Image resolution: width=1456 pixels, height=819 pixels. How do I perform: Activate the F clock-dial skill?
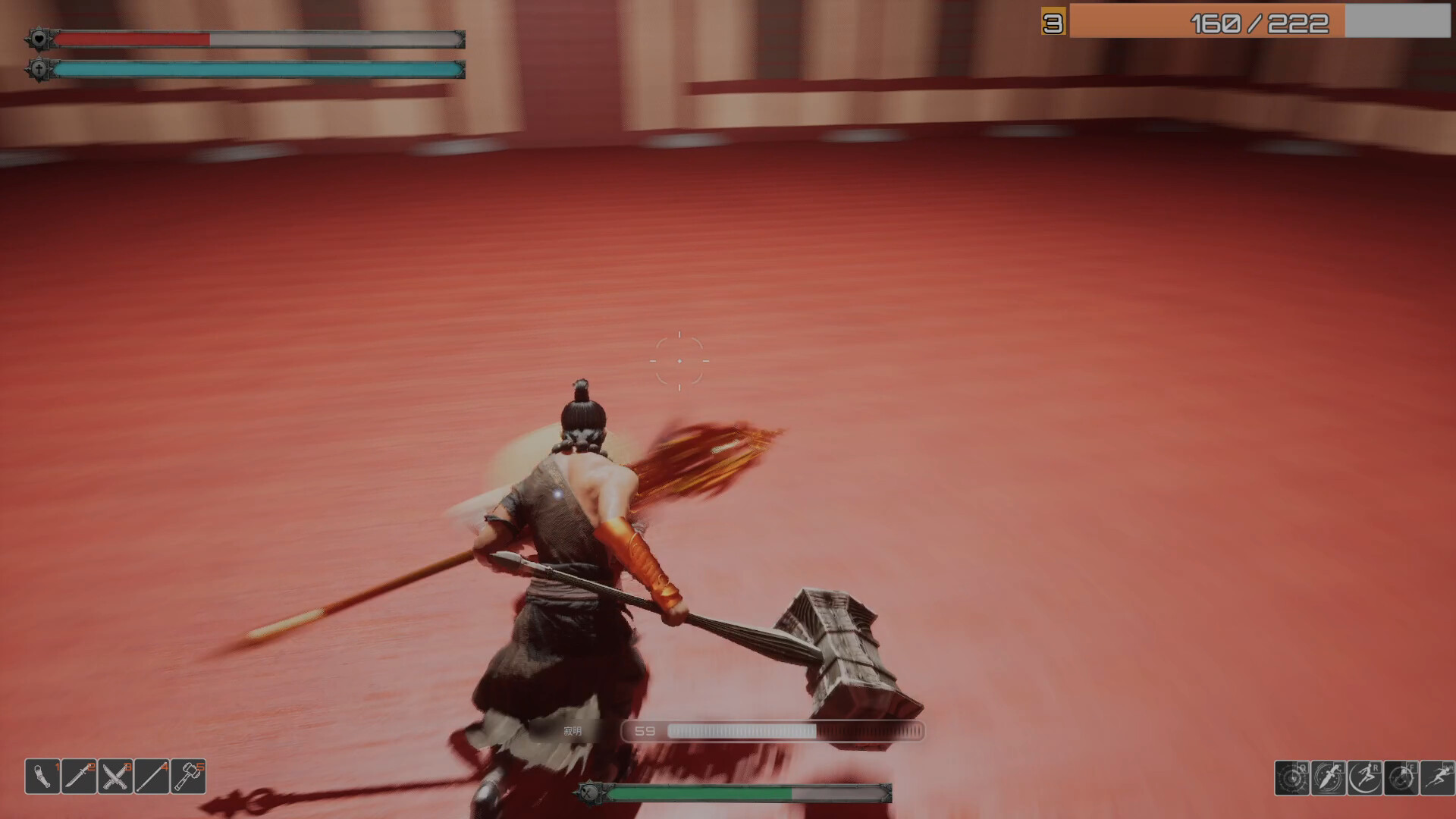click(1401, 778)
